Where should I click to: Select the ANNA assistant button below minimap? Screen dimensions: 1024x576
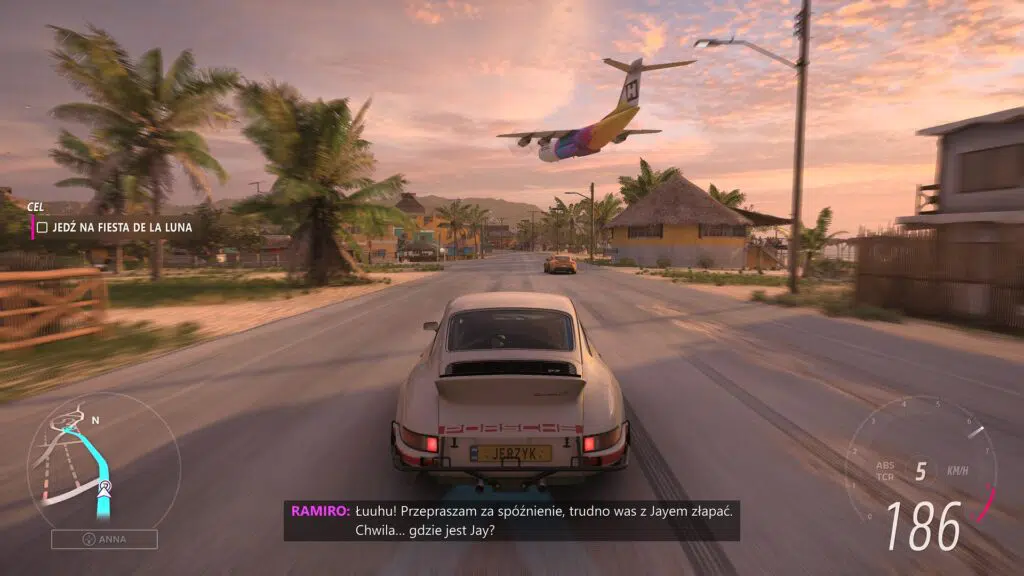coord(104,540)
